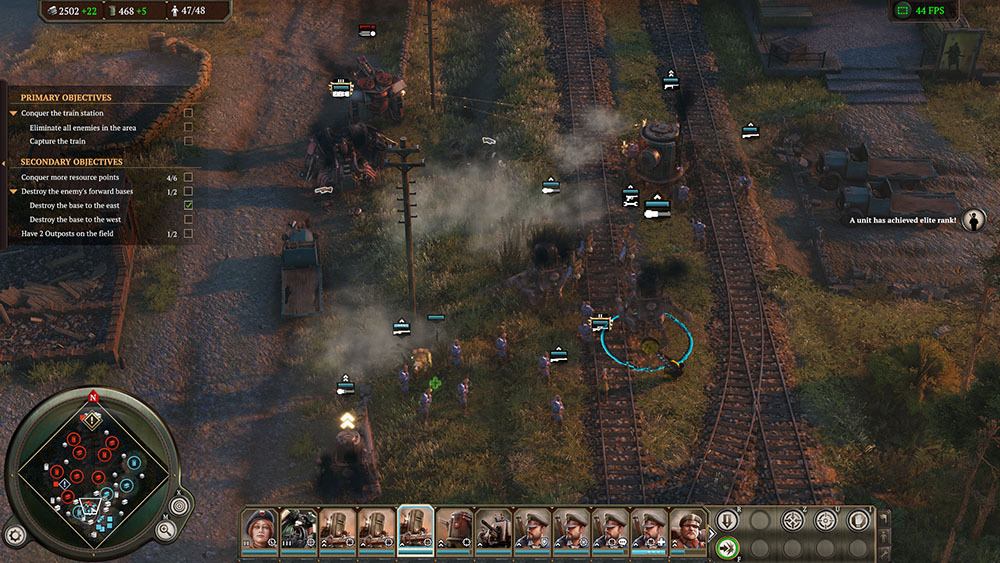Select the dark mech unit portrait
The height and width of the screenshot is (563, 1000).
click(x=298, y=528)
